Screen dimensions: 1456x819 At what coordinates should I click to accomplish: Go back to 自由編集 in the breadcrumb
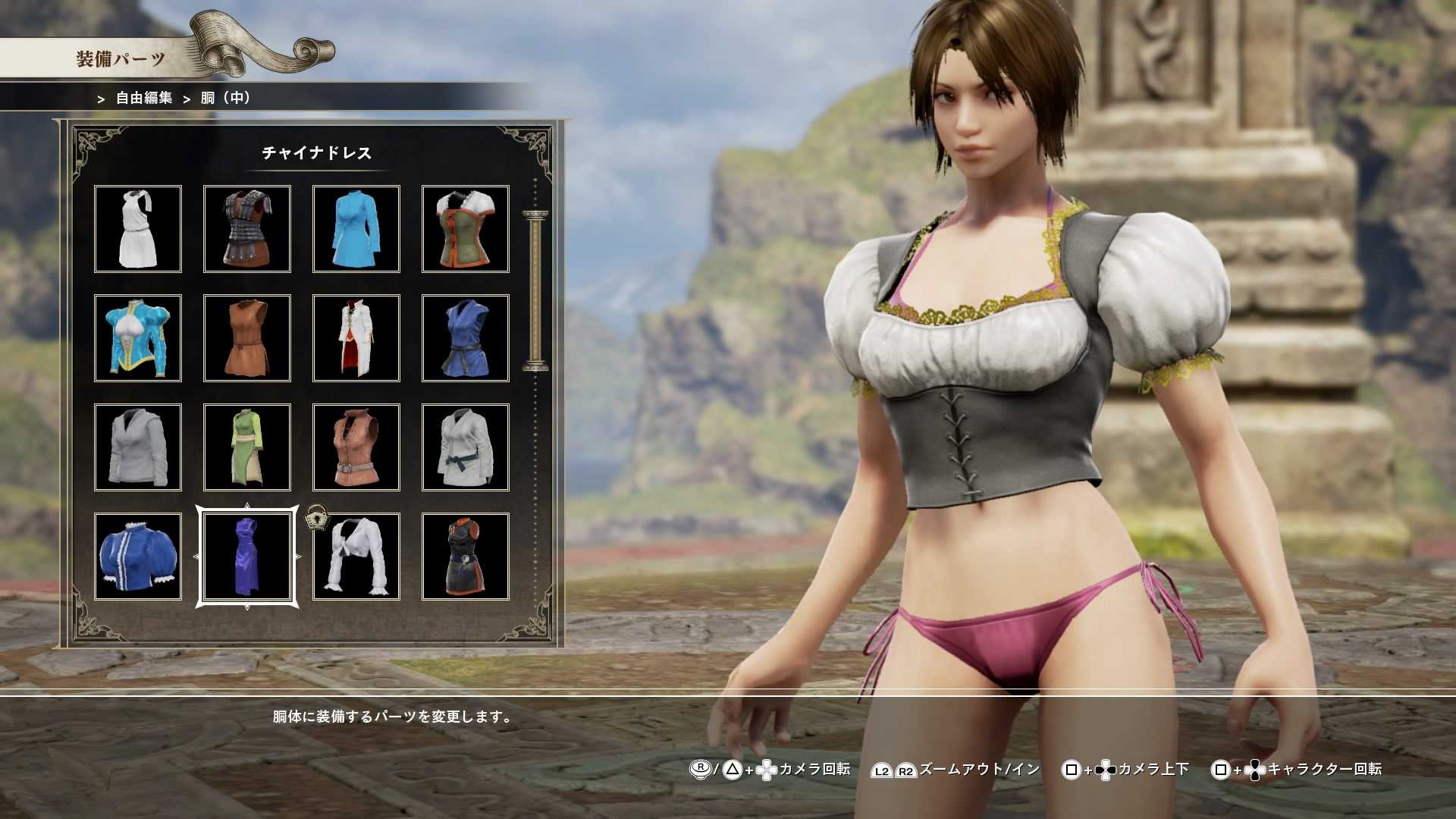[x=144, y=98]
